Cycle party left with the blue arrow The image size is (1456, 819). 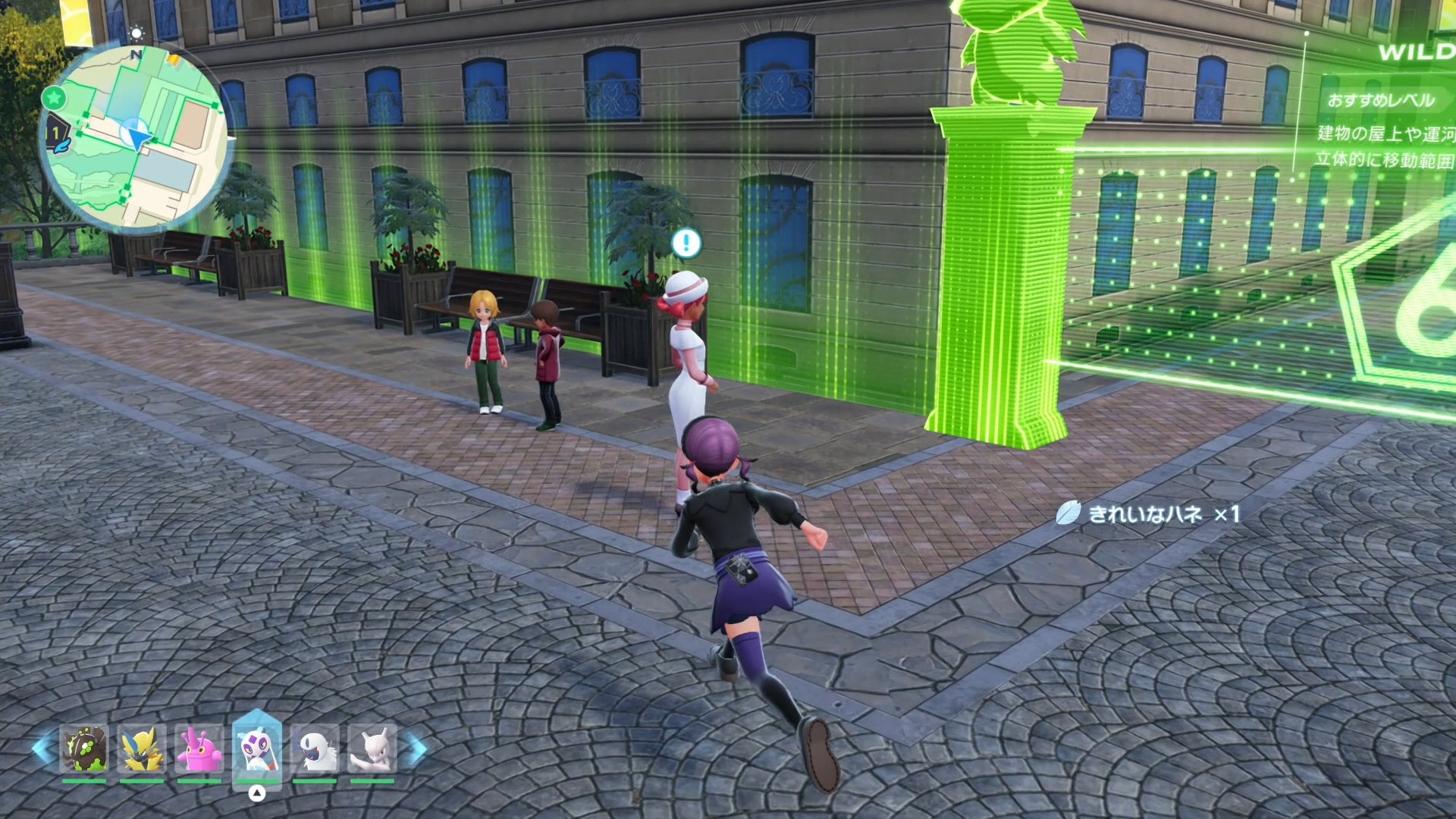(x=42, y=747)
